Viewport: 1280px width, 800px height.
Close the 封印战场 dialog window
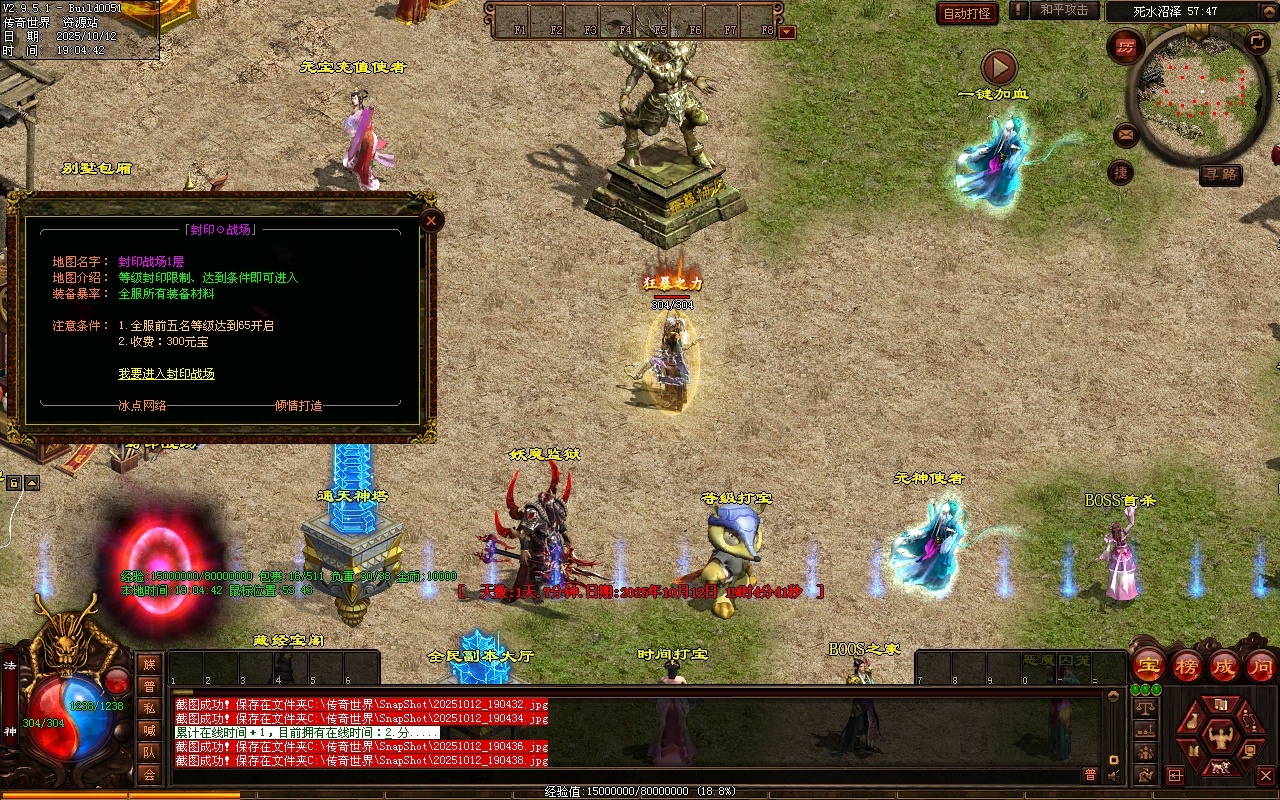pos(431,220)
